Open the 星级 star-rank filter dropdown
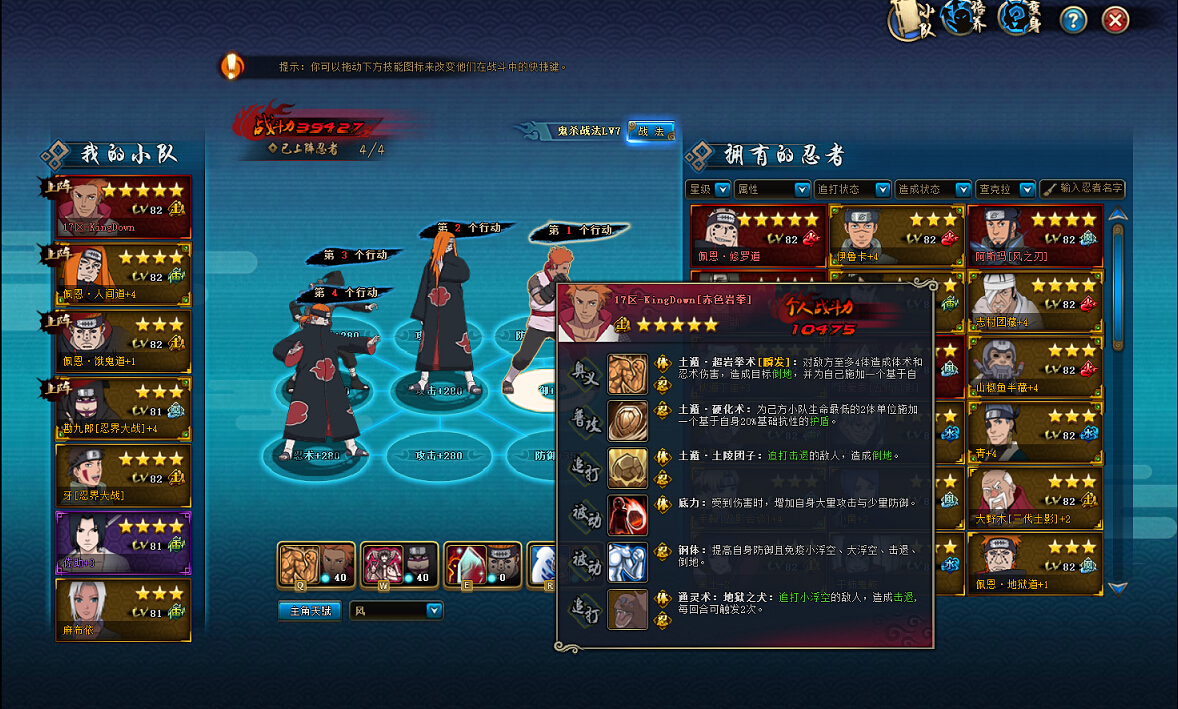This screenshot has width=1178, height=709. (709, 189)
